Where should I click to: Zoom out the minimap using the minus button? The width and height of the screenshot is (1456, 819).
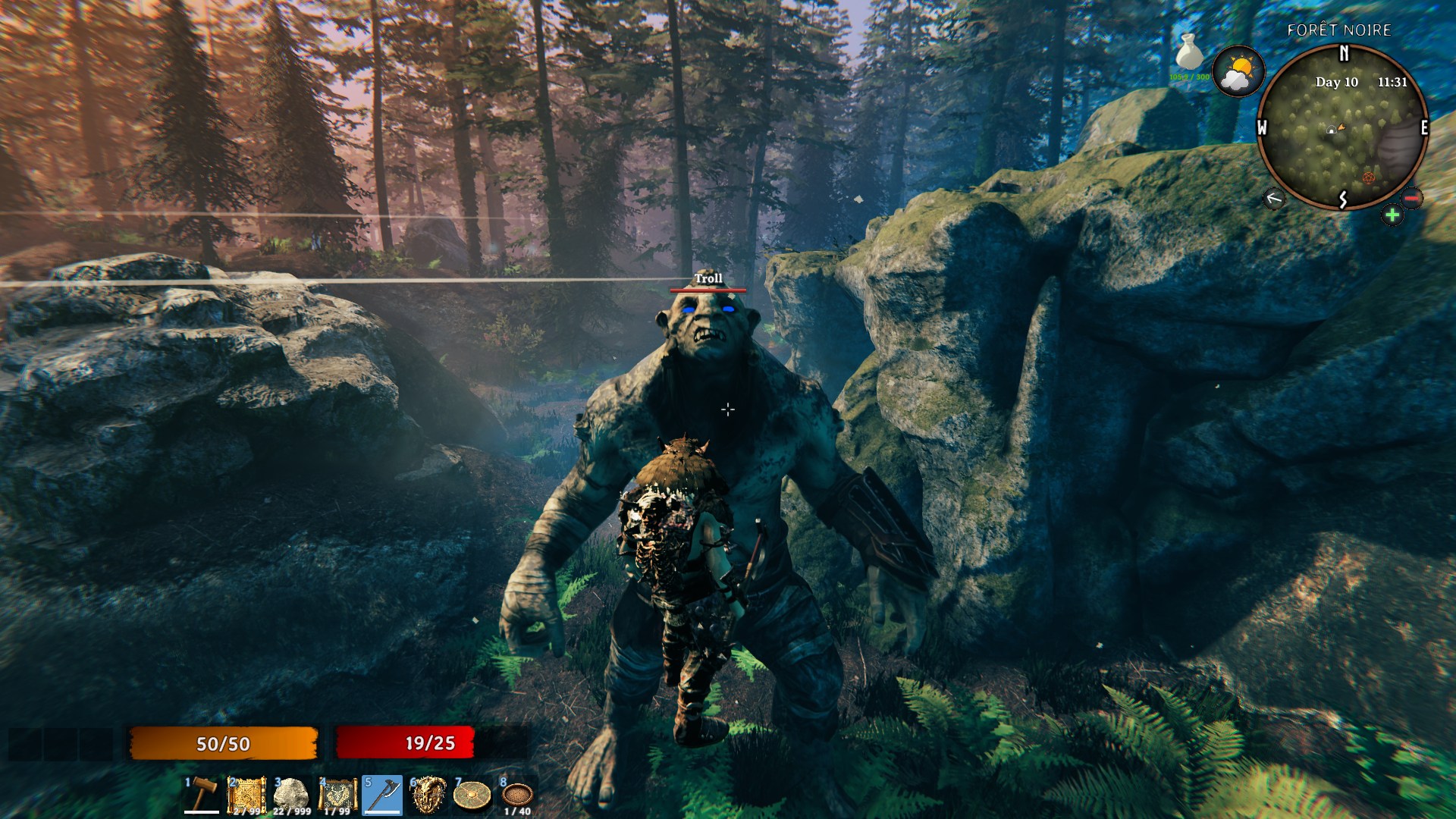coord(1411,198)
